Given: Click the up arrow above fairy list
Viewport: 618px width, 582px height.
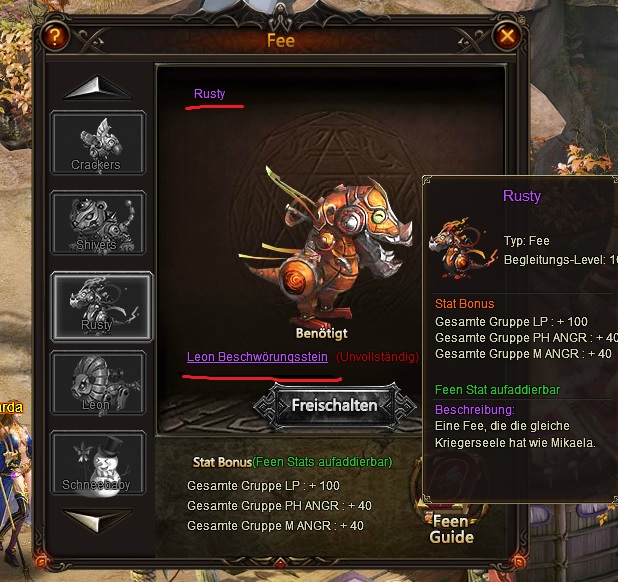Looking at the screenshot, I should [x=97, y=88].
